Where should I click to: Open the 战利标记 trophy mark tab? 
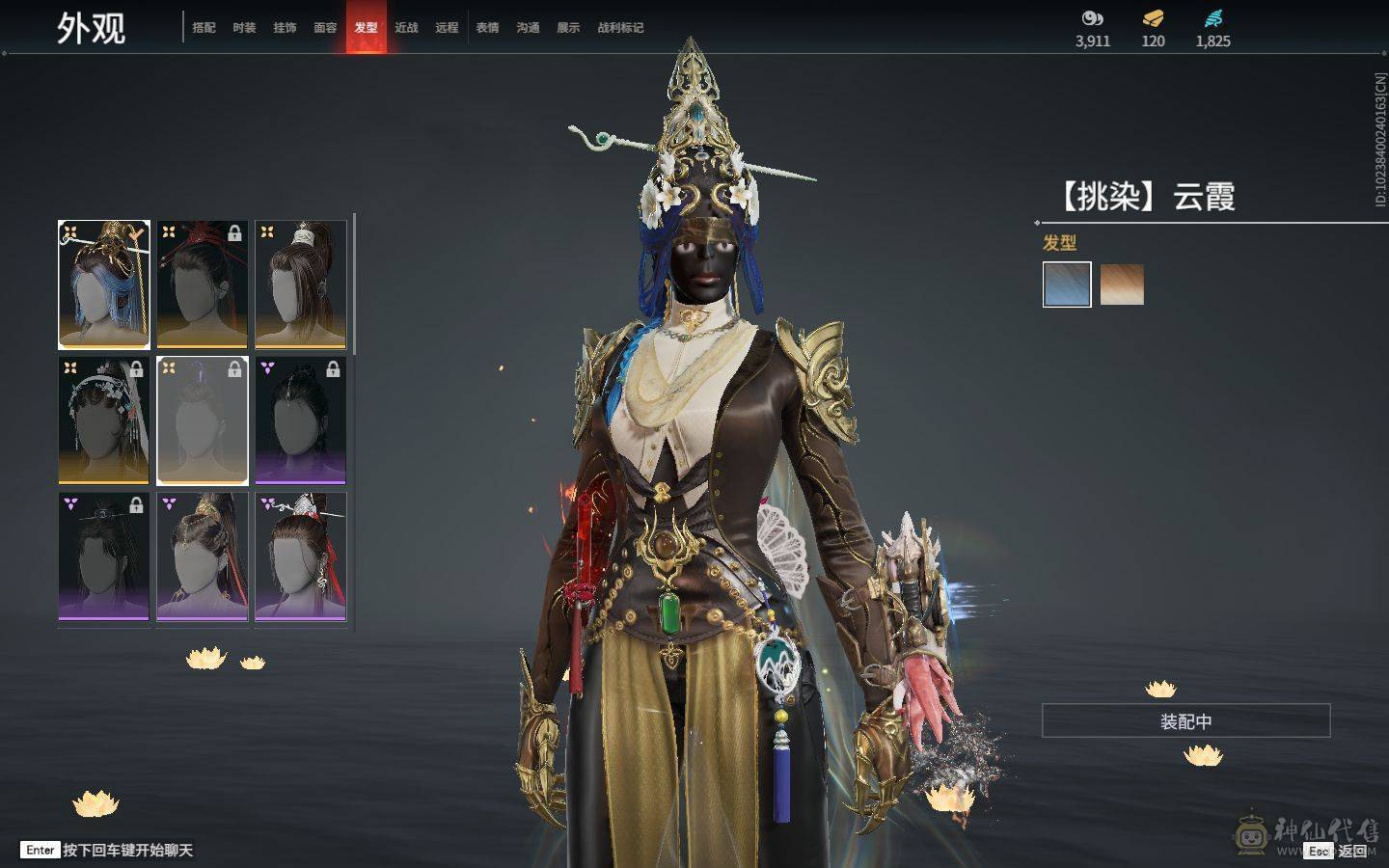tap(620, 28)
